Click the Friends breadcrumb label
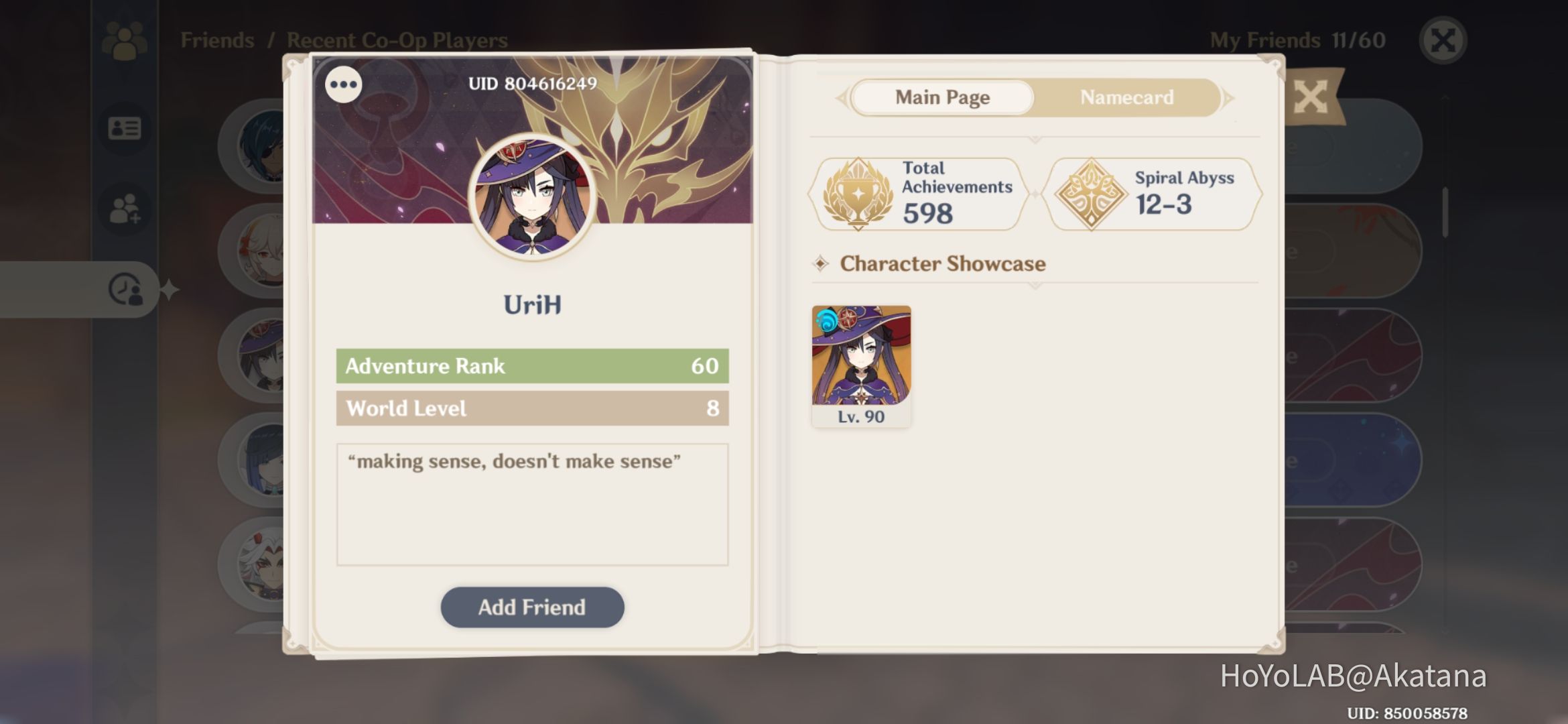This screenshot has height=724, width=1568. point(216,40)
